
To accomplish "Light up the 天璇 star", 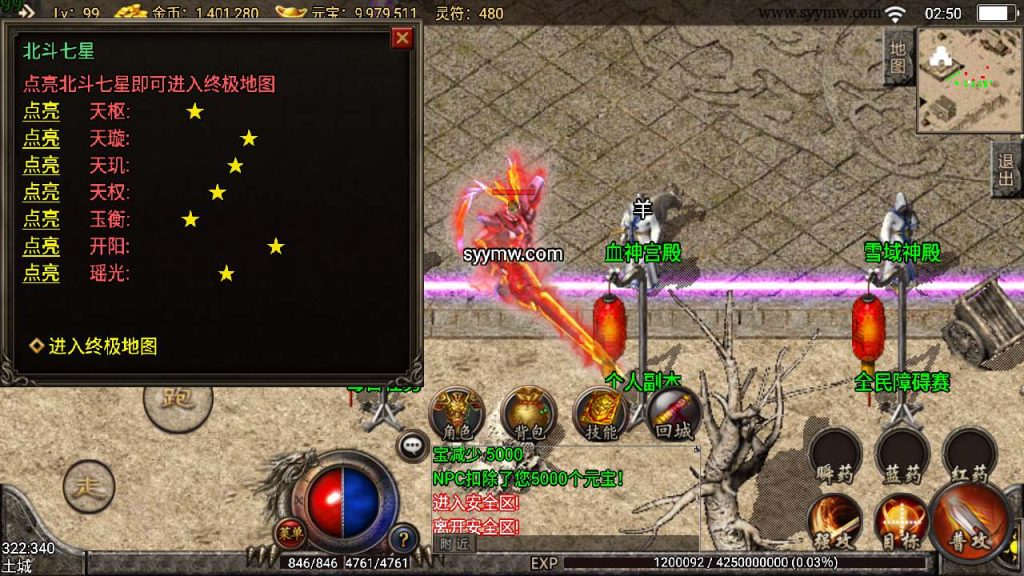I will coord(41,138).
